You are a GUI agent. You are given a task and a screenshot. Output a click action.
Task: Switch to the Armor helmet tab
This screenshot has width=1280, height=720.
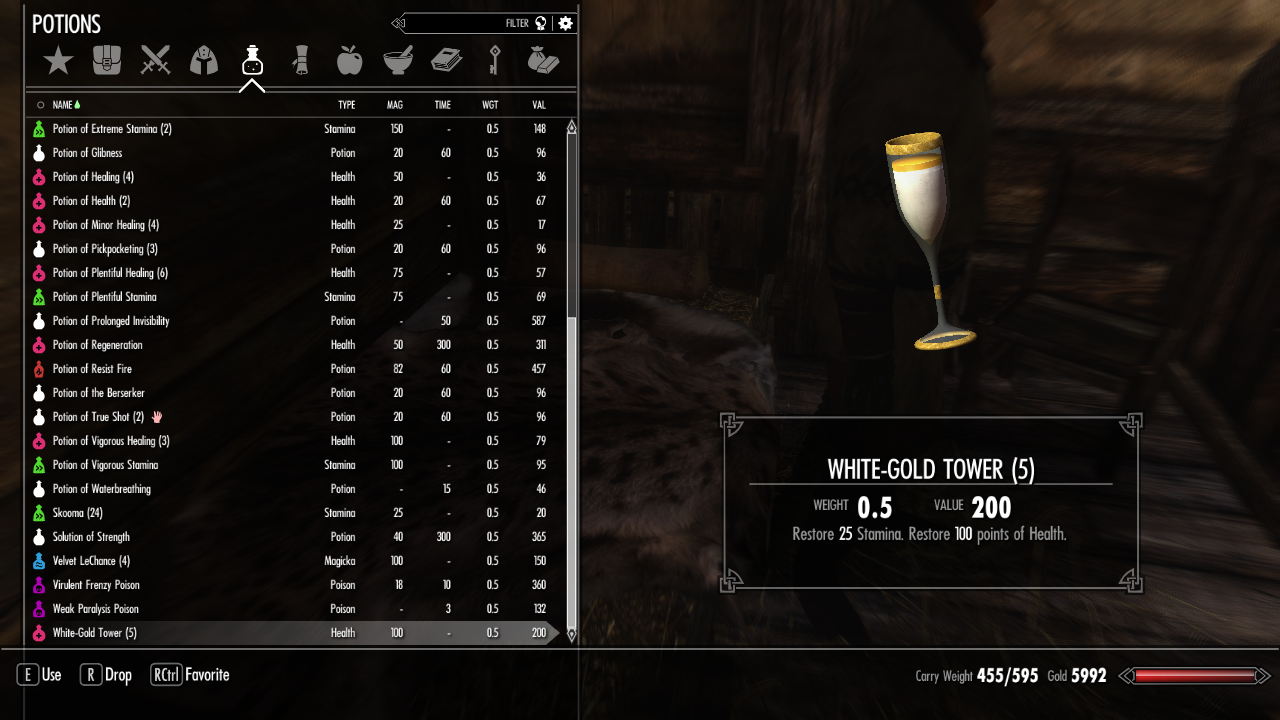coord(203,61)
